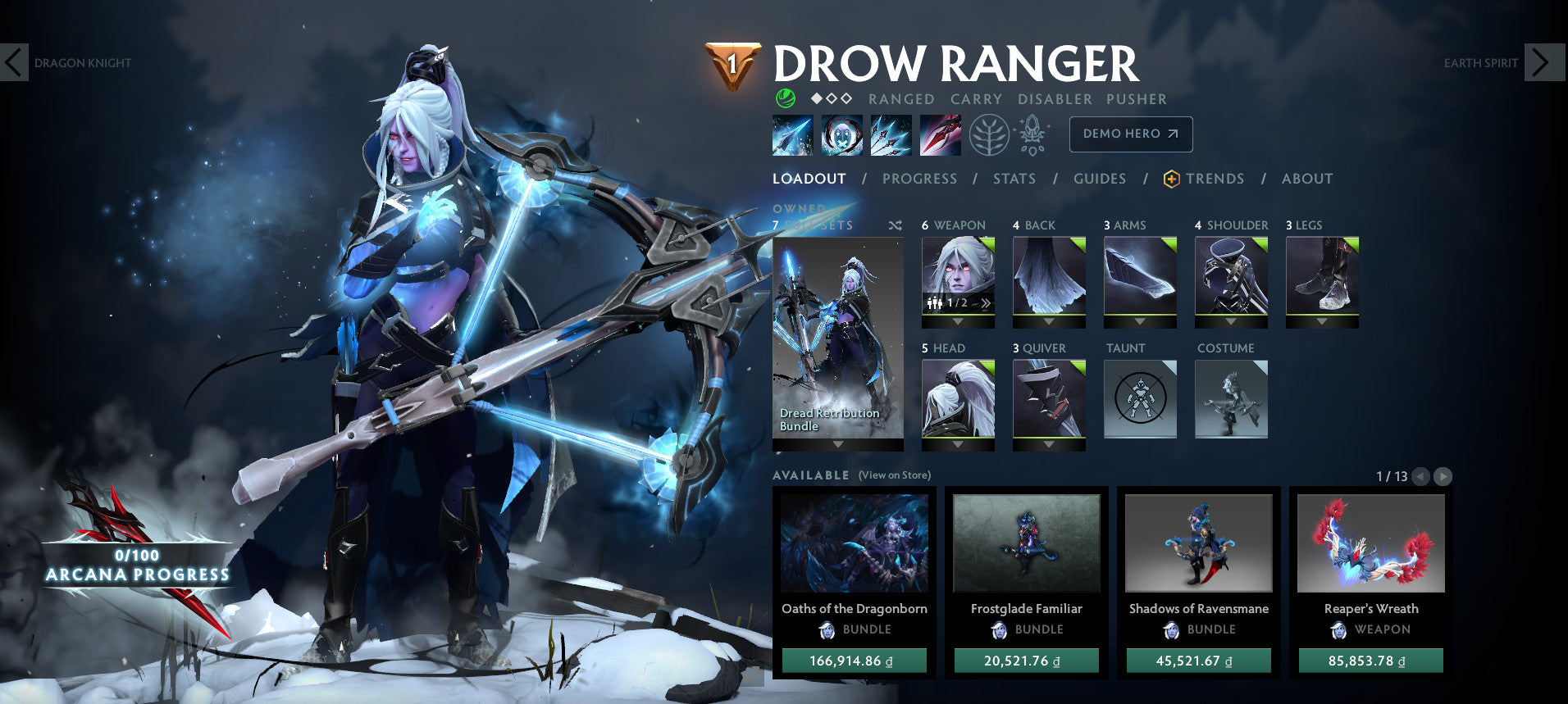Click the green hero rating circle

click(785, 99)
